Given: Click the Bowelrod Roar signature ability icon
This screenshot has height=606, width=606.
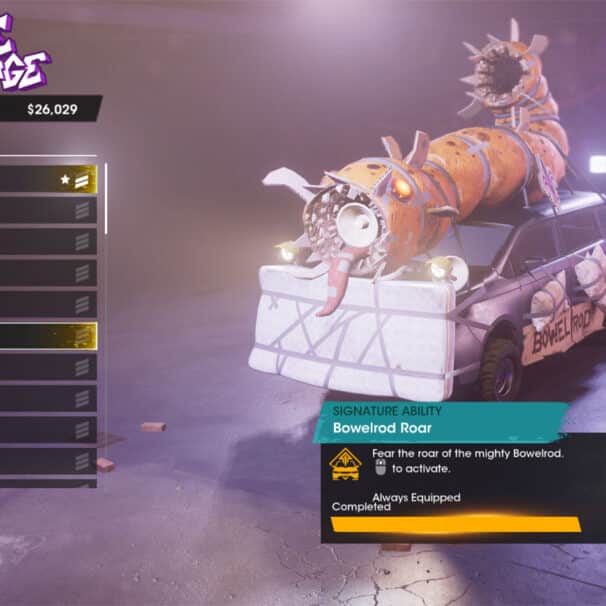Looking at the screenshot, I should 346,463.
